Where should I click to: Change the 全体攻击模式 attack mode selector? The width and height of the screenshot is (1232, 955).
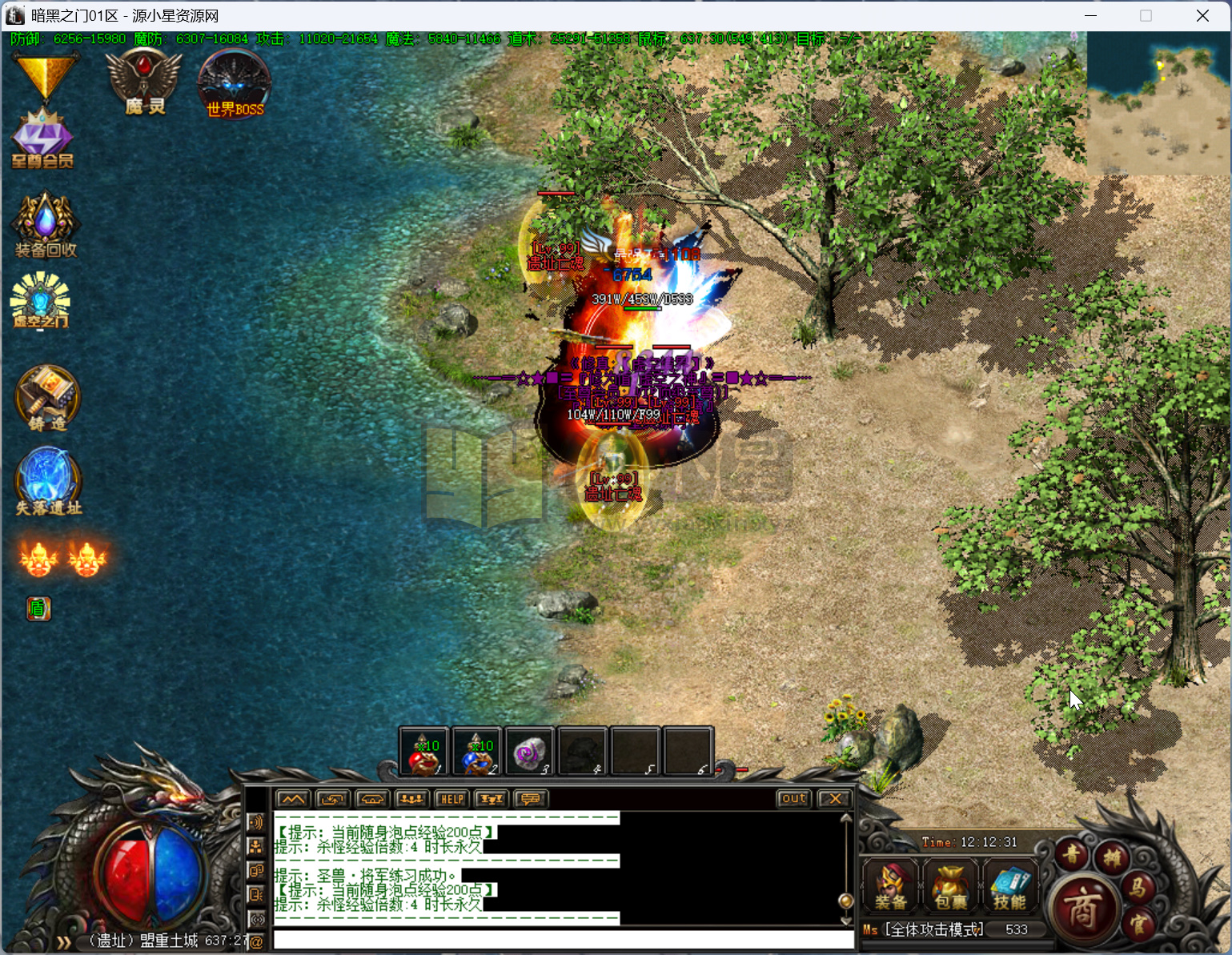934,930
